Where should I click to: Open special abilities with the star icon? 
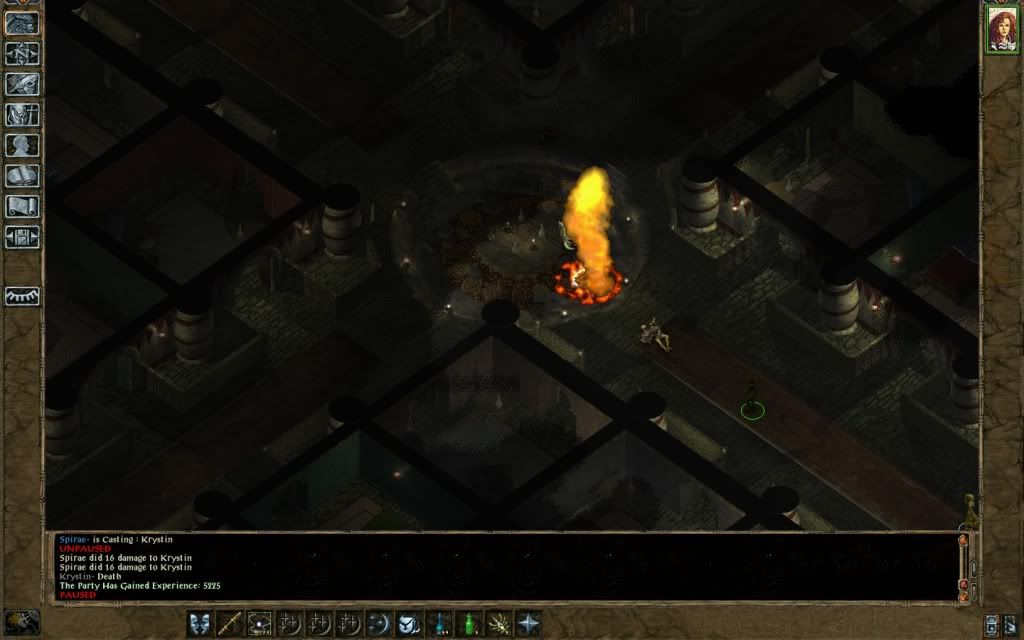528,623
